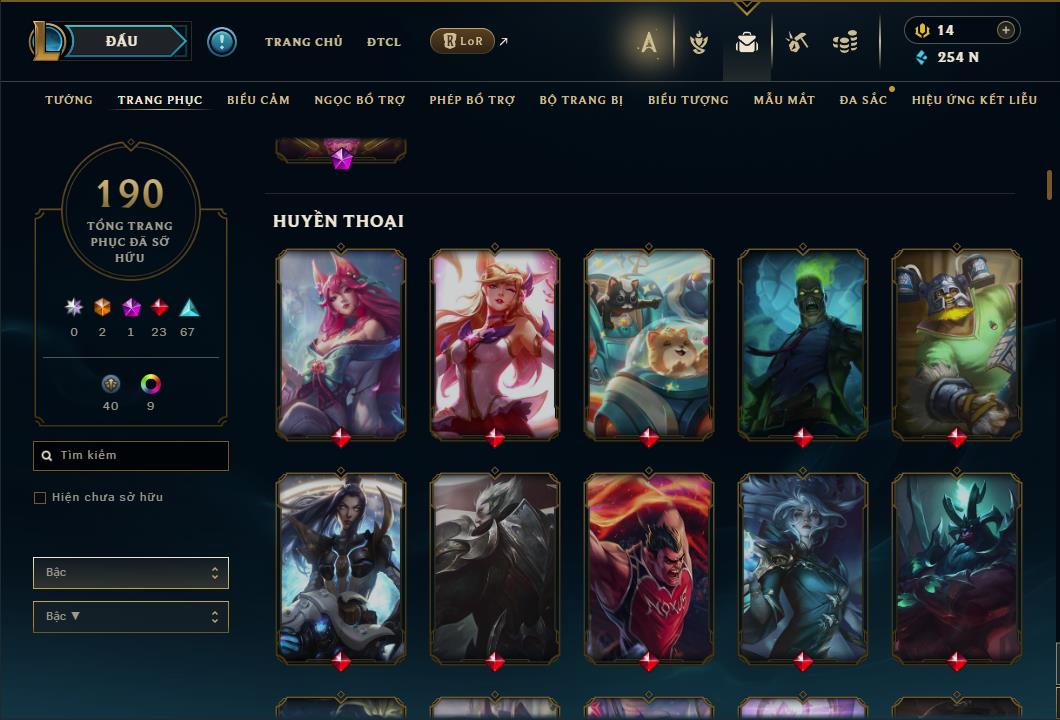Open the MẪU MẮT tab
This screenshot has height=720, width=1060.
784,100
